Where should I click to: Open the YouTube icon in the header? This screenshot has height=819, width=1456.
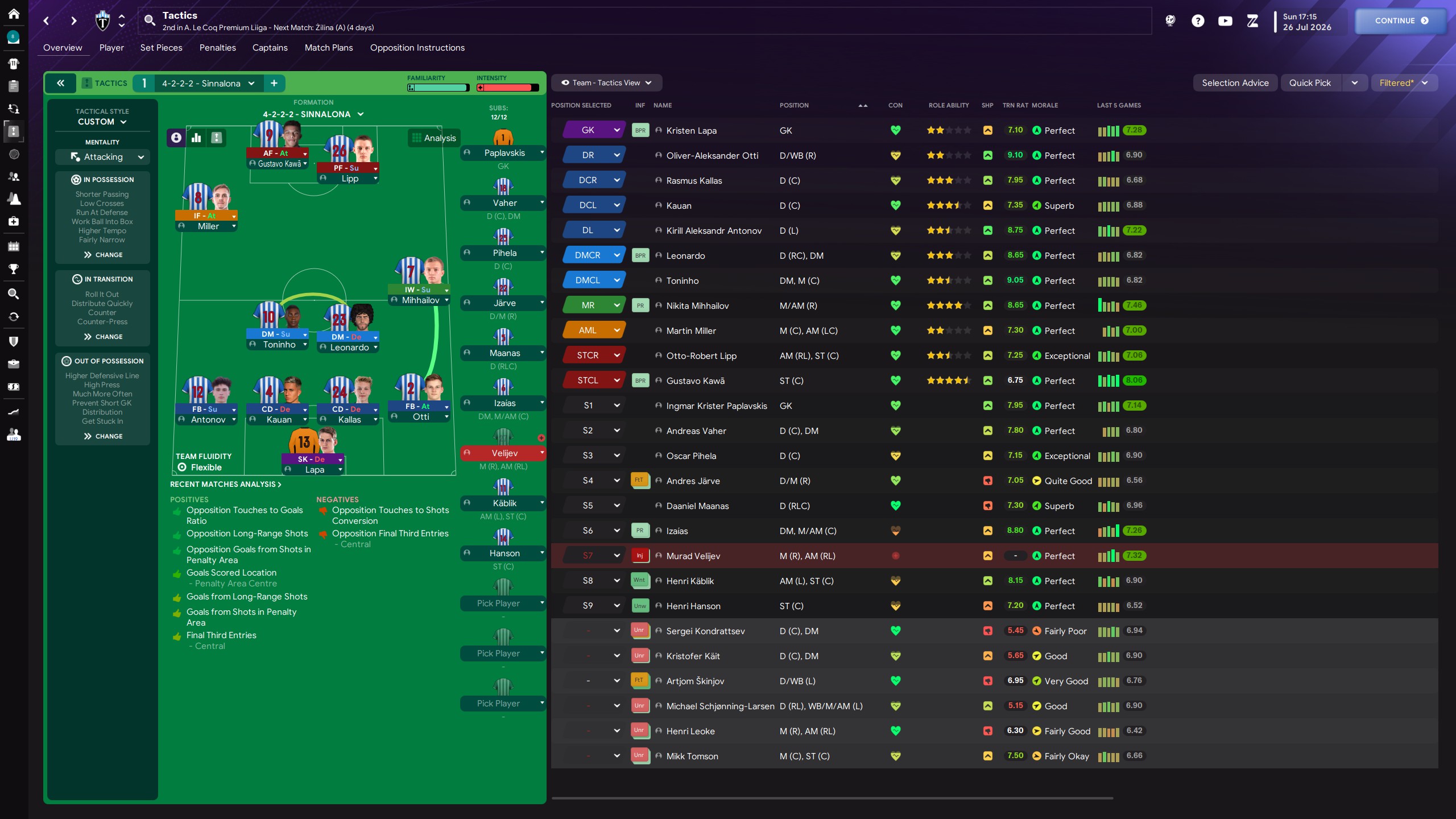point(1225,21)
